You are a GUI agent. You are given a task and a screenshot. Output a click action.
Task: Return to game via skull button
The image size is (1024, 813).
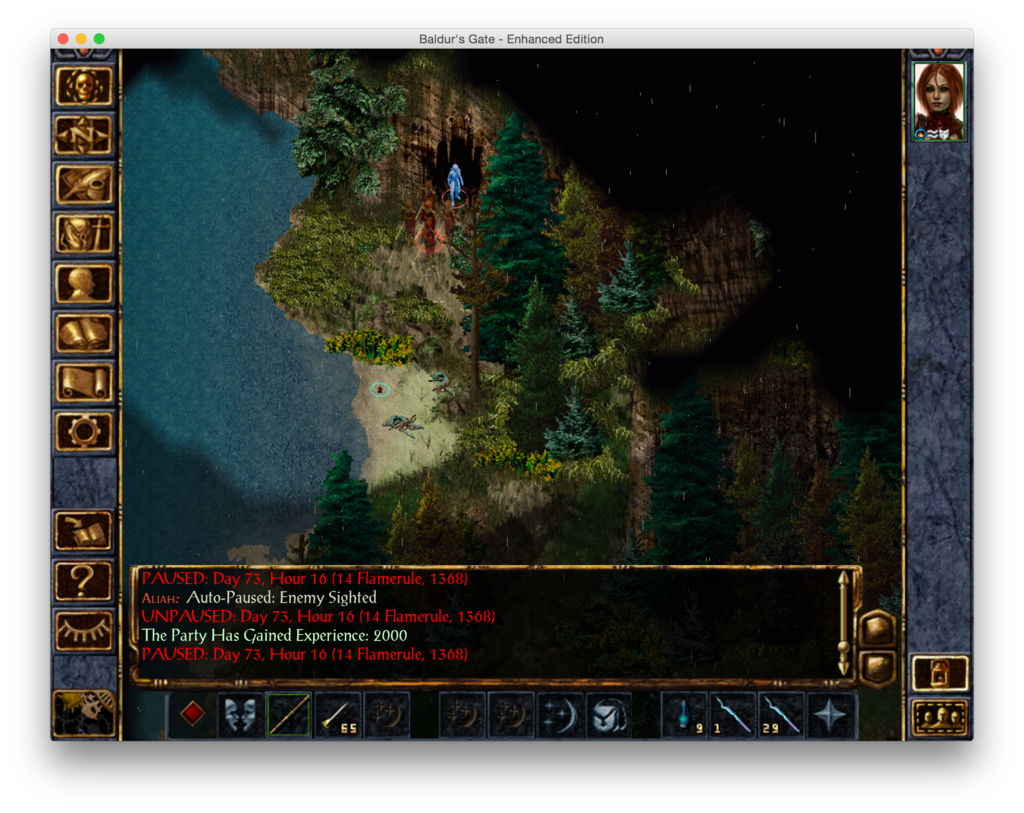(84, 85)
